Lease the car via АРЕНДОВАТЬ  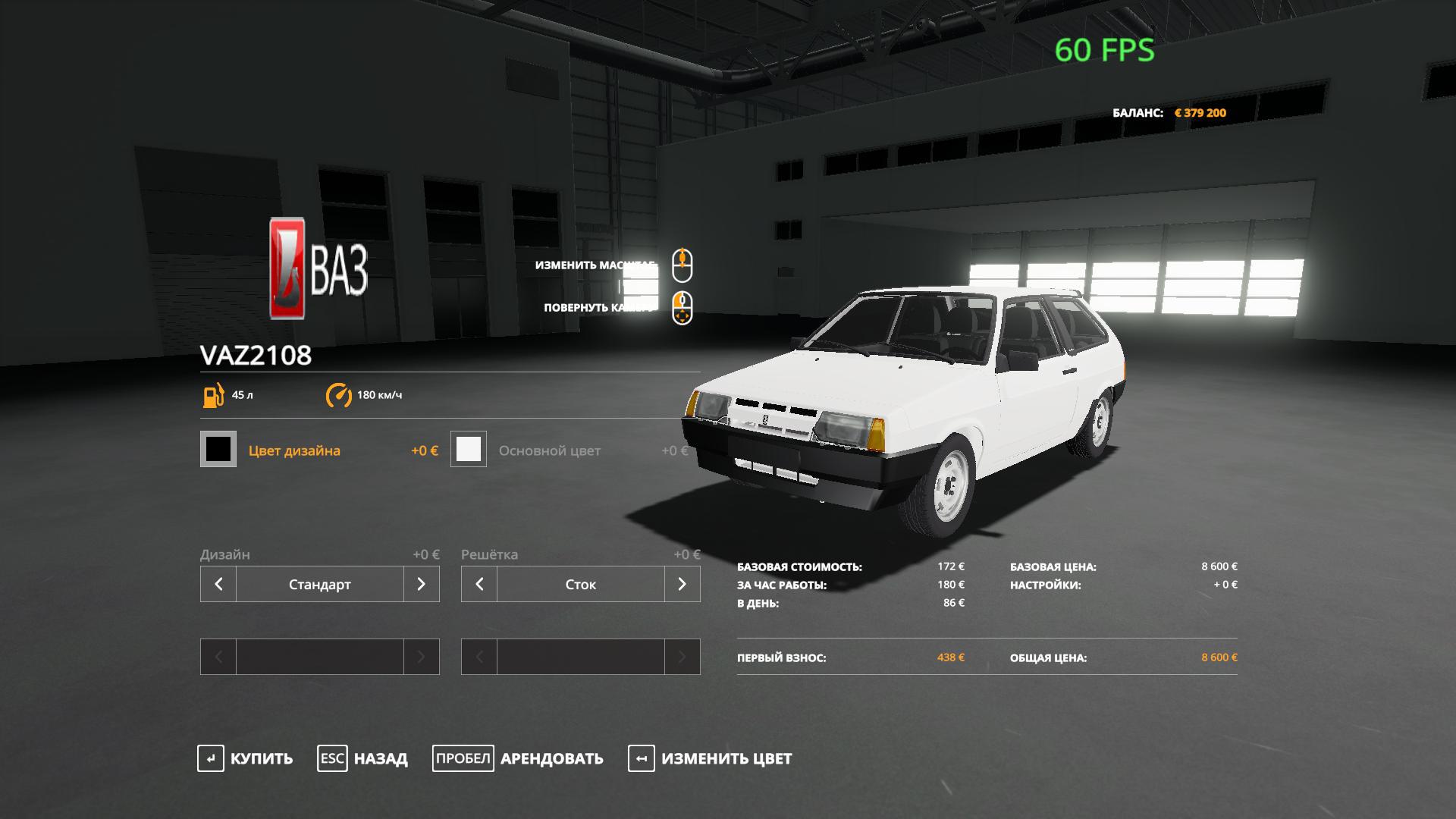click(x=518, y=758)
